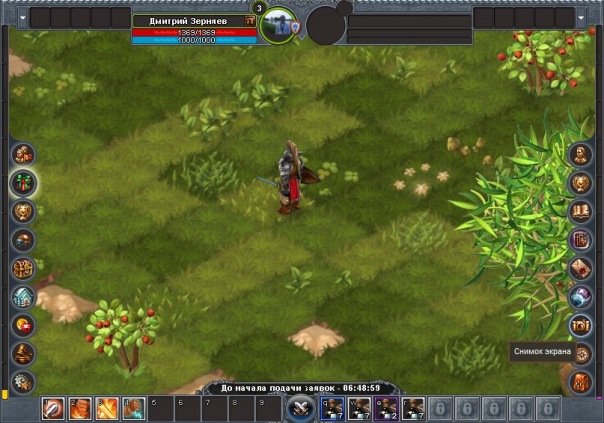The width and height of the screenshot is (604, 423).
Task: Activate the first sword slash skill slot
Action: click(x=53, y=408)
